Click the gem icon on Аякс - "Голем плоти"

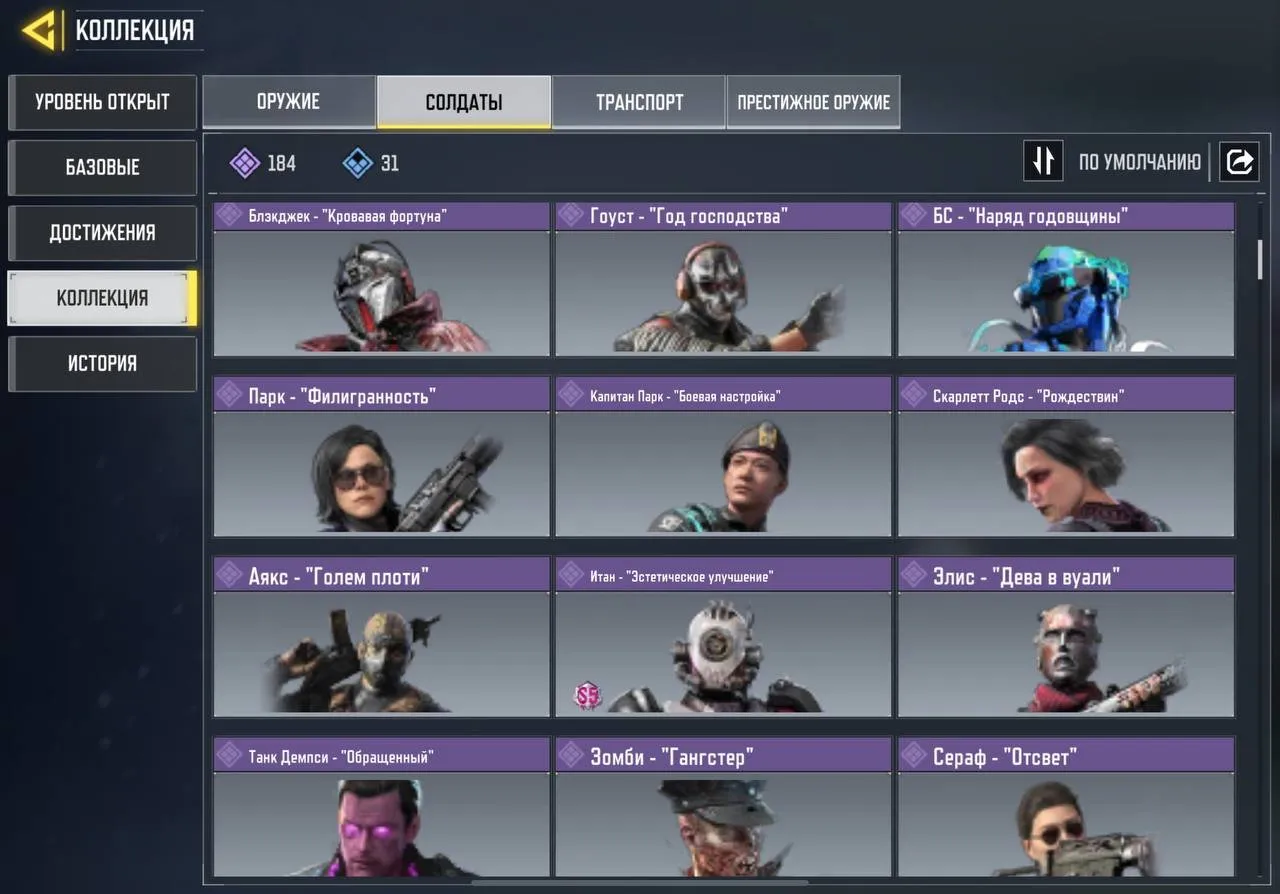click(x=229, y=575)
